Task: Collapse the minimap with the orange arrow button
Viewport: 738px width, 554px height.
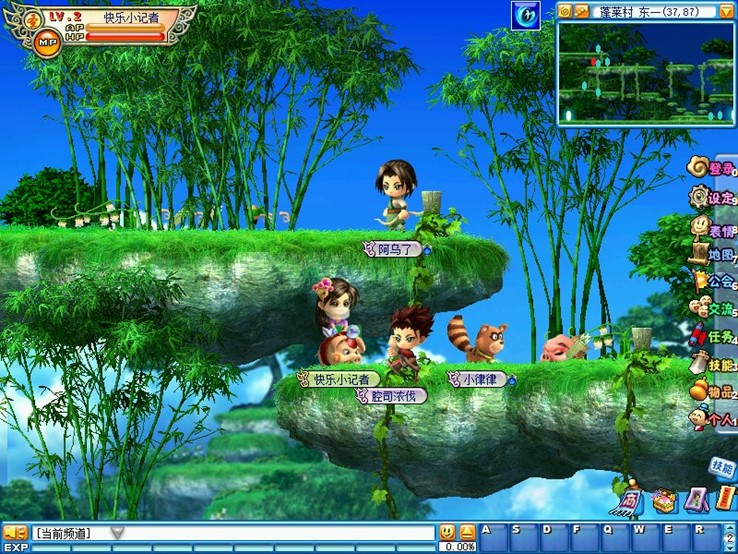Action: pos(726,11)
